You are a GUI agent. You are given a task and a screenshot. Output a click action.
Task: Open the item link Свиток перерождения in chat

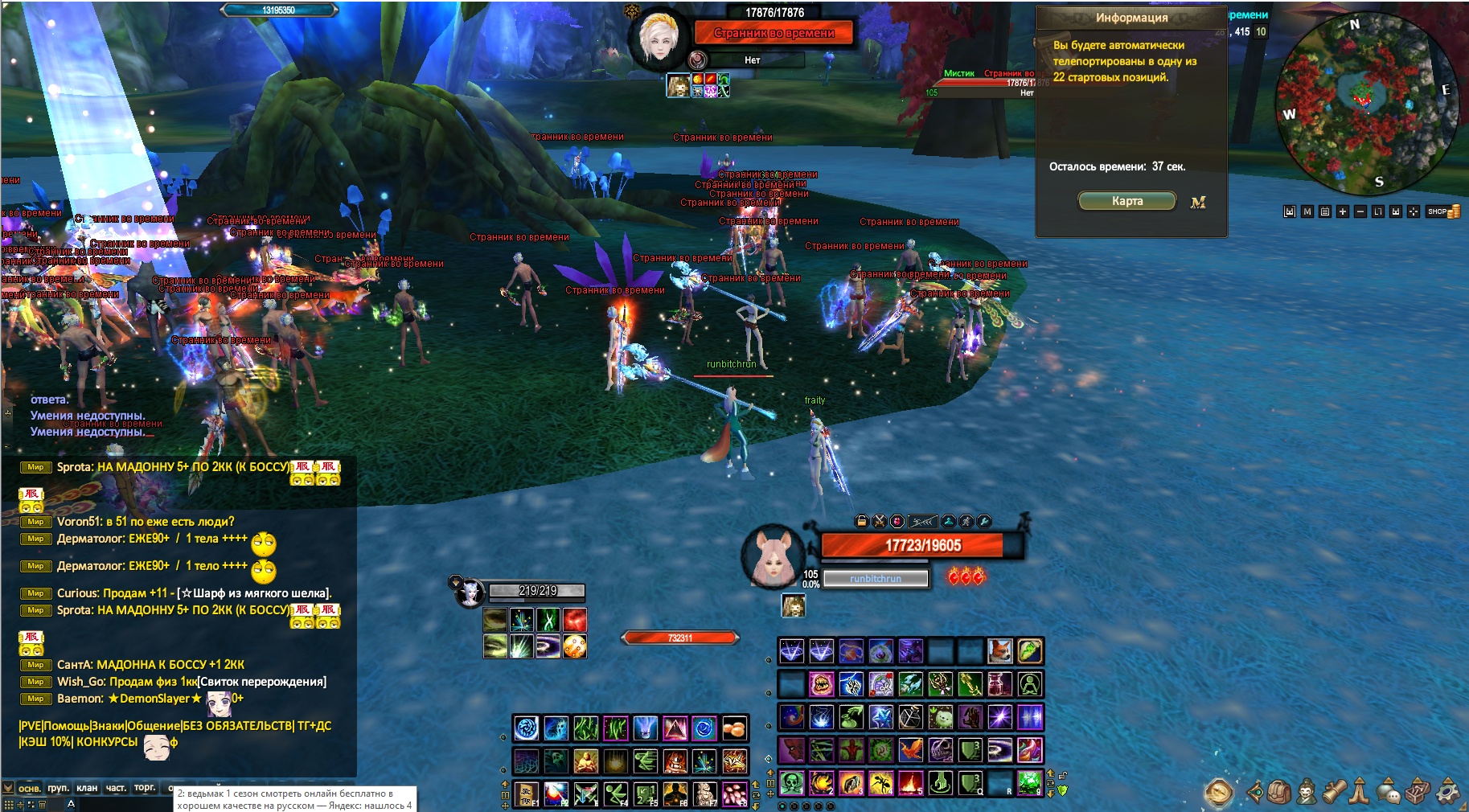(262, 682)
